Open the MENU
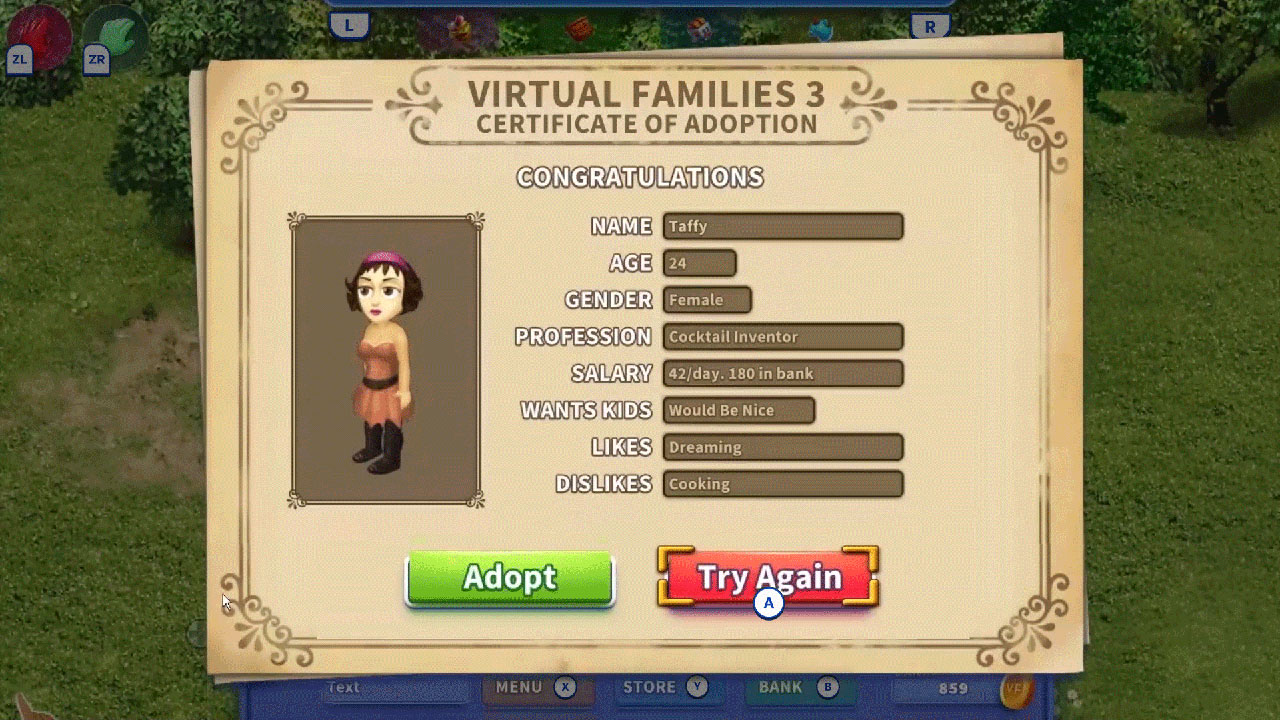The image size is (1280, 720). [x=519, y=687]
